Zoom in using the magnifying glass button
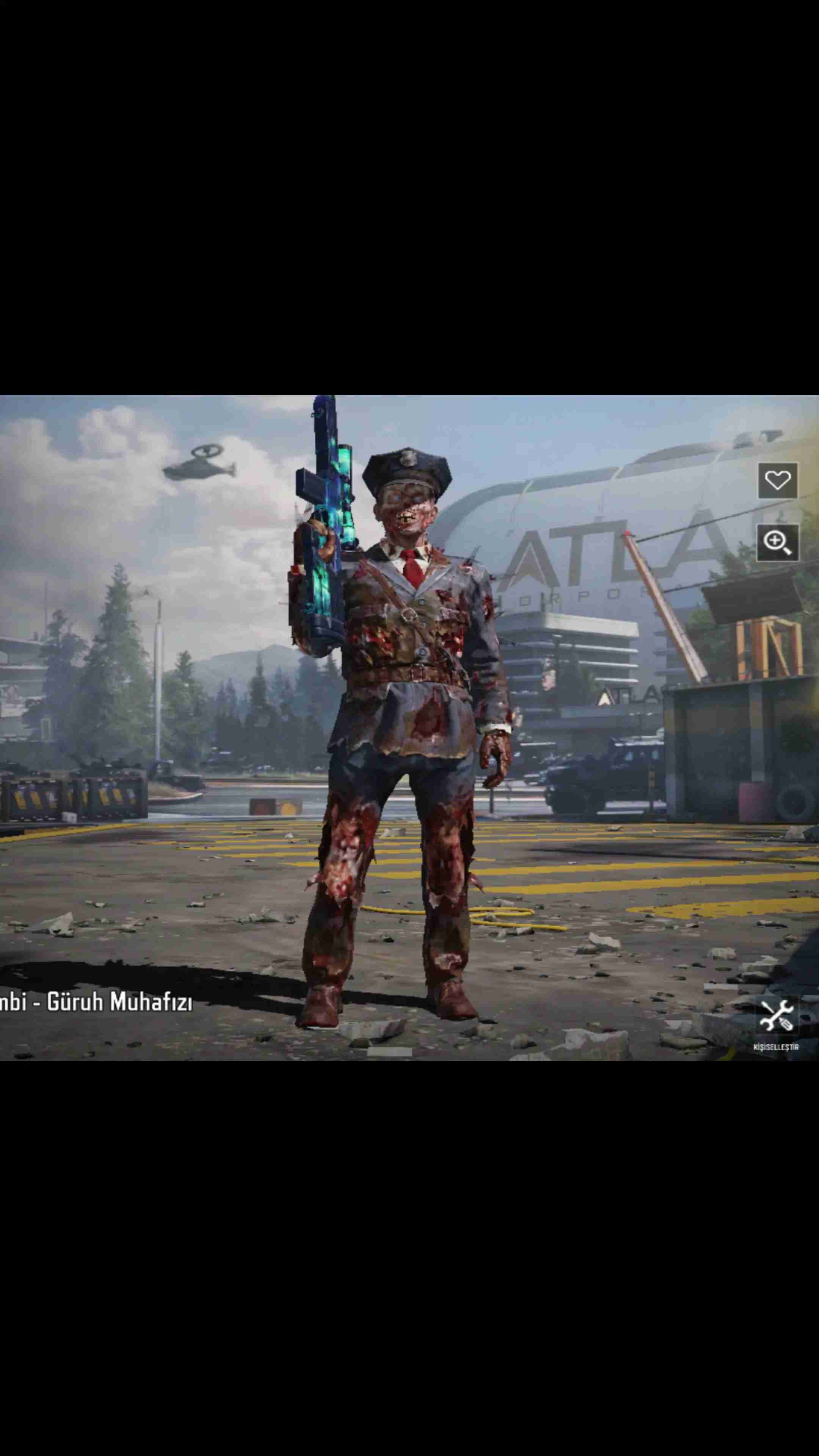This screenshot has height=1456, width=819. coord(777,542)
